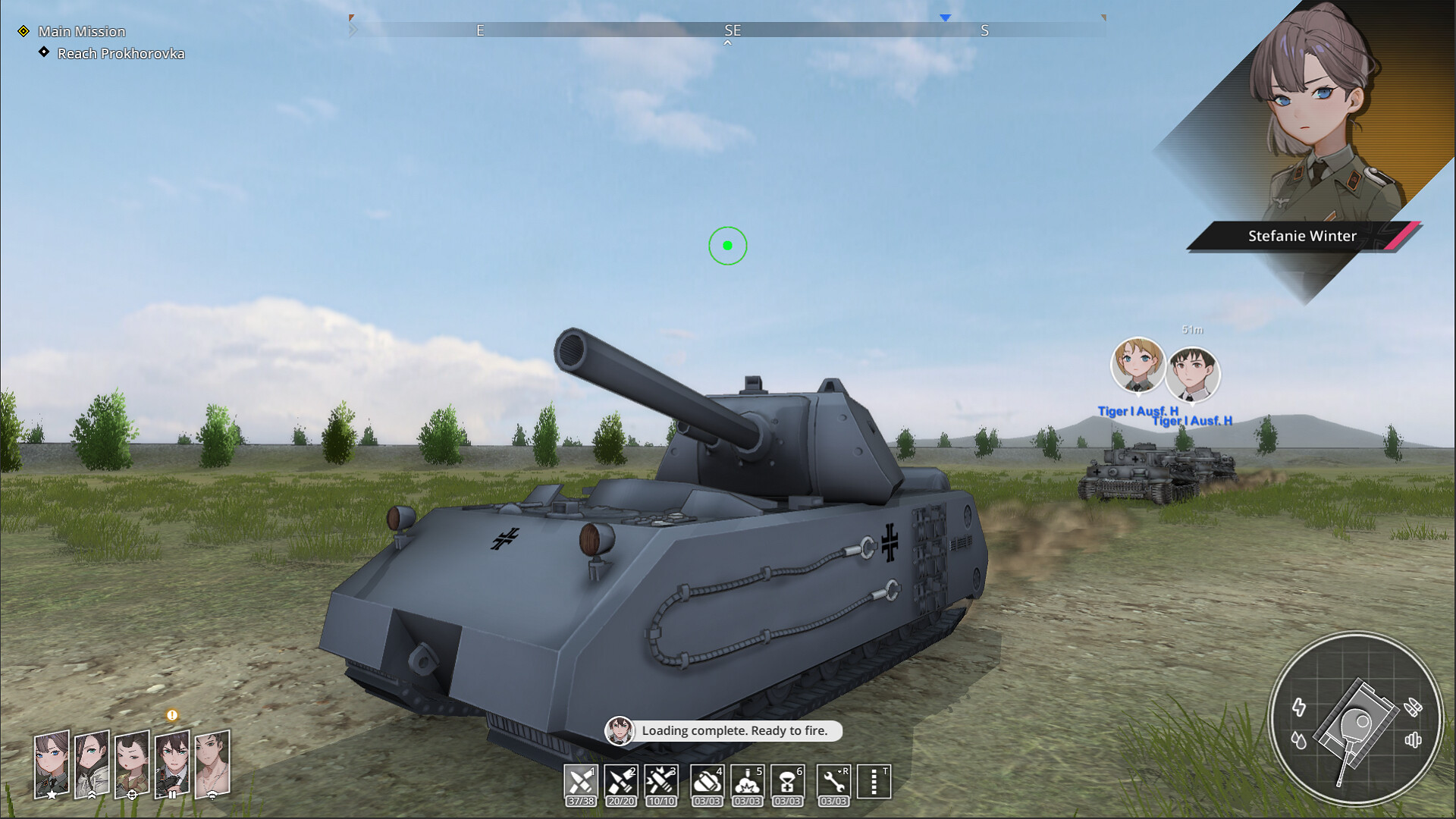Click the T shell rack icon
Viewport: 1456px width, 819px height.
point(872,781)
